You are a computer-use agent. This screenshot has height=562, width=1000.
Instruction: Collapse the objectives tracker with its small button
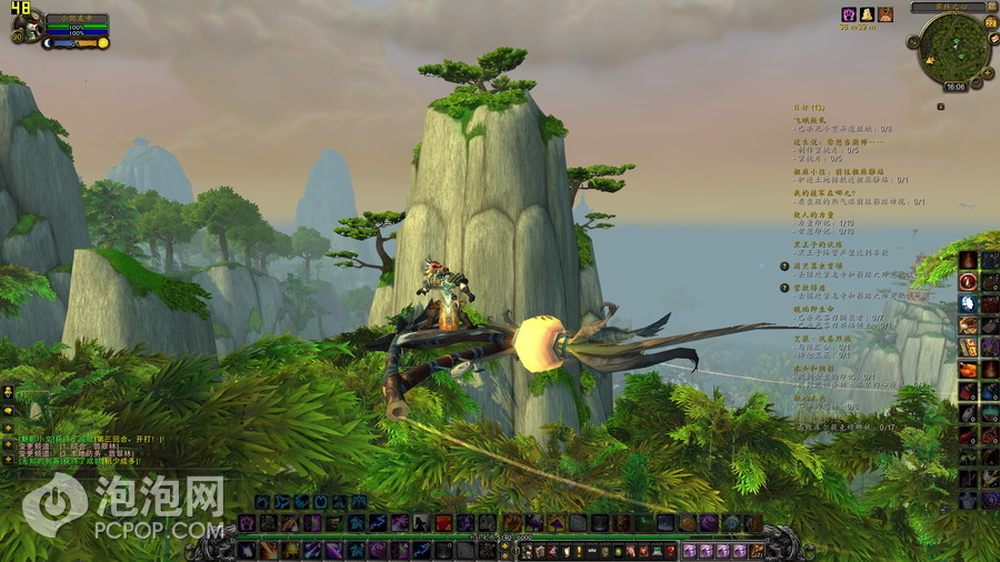[940, 105]
